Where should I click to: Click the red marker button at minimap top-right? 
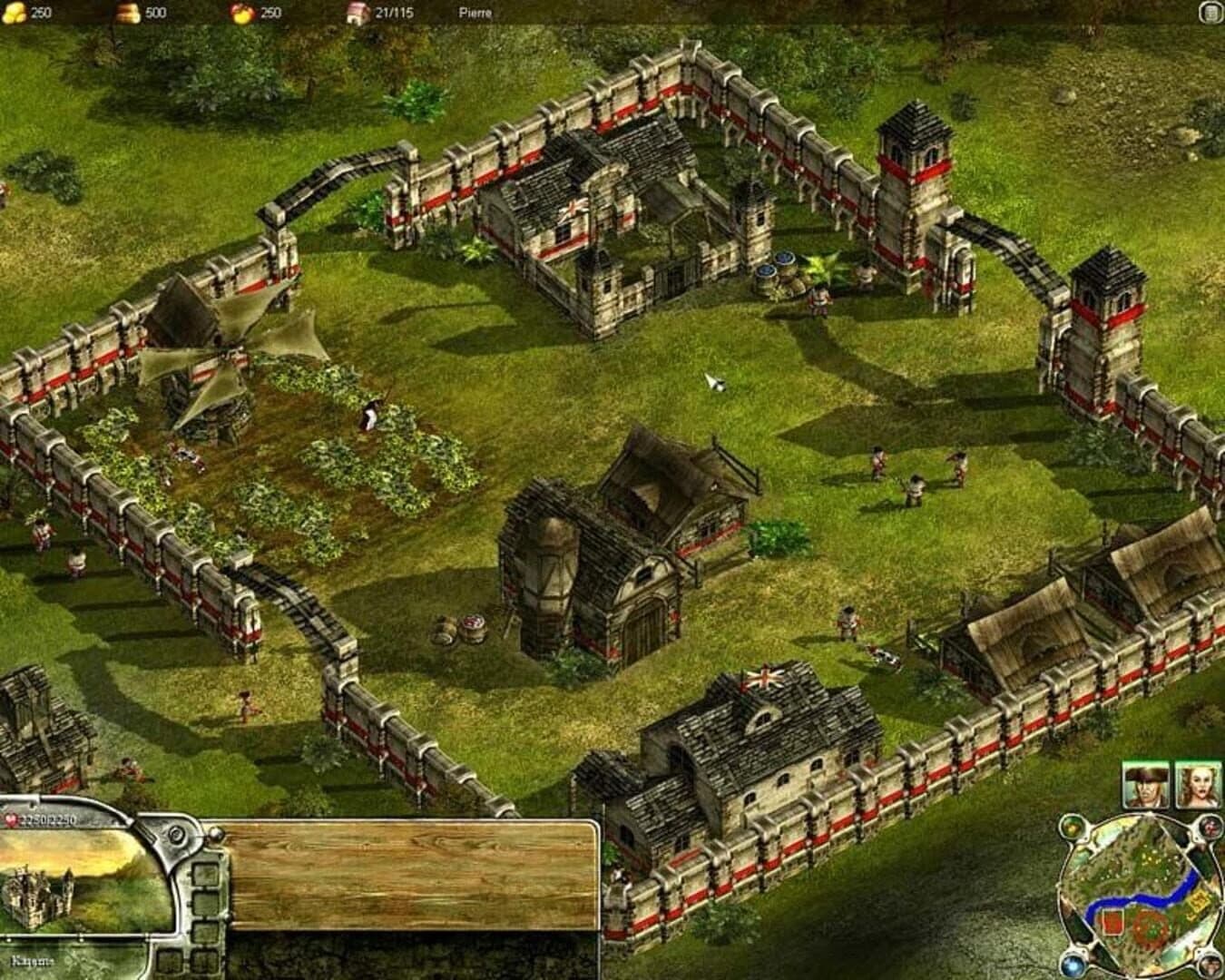click(x=1210, y=827)
